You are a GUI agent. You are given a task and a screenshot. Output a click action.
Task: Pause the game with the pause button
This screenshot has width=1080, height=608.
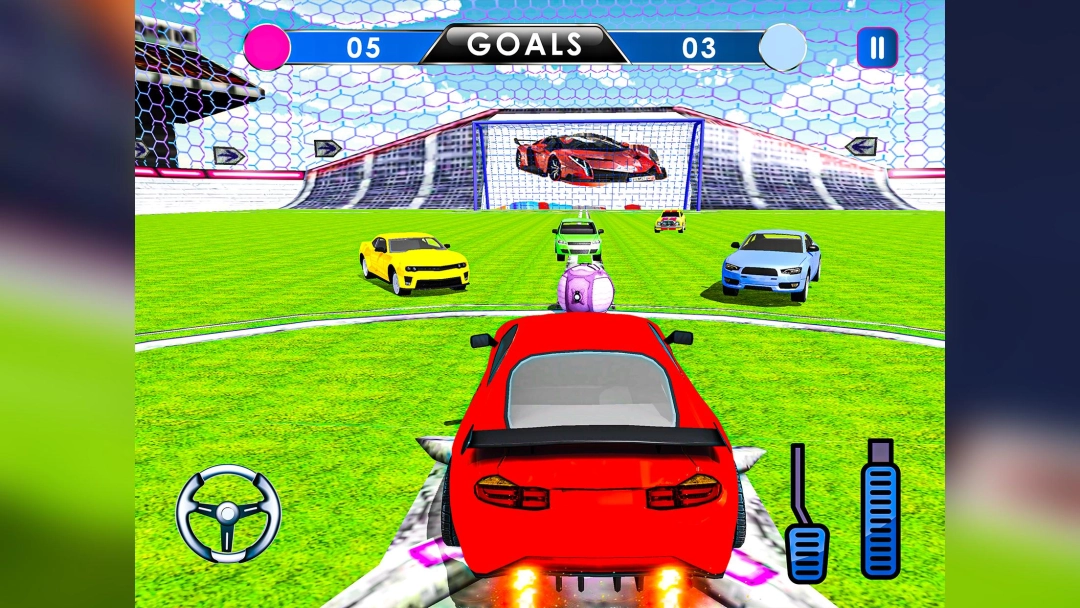tap(877, 47)
